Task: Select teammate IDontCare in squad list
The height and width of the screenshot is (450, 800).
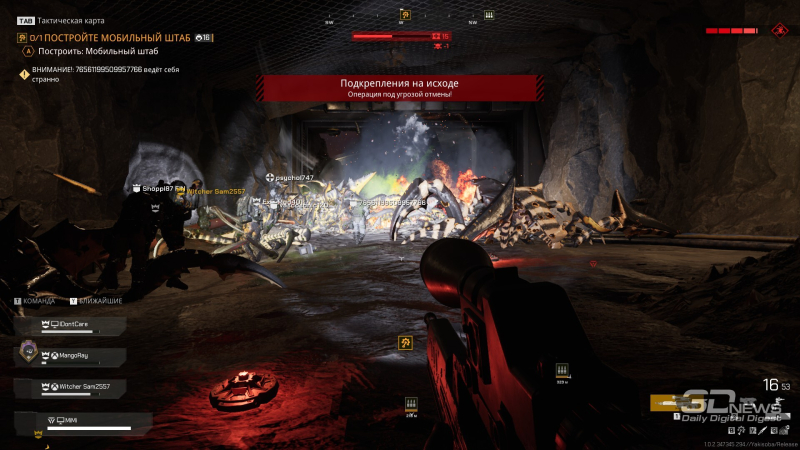Action: pos(70,326)
